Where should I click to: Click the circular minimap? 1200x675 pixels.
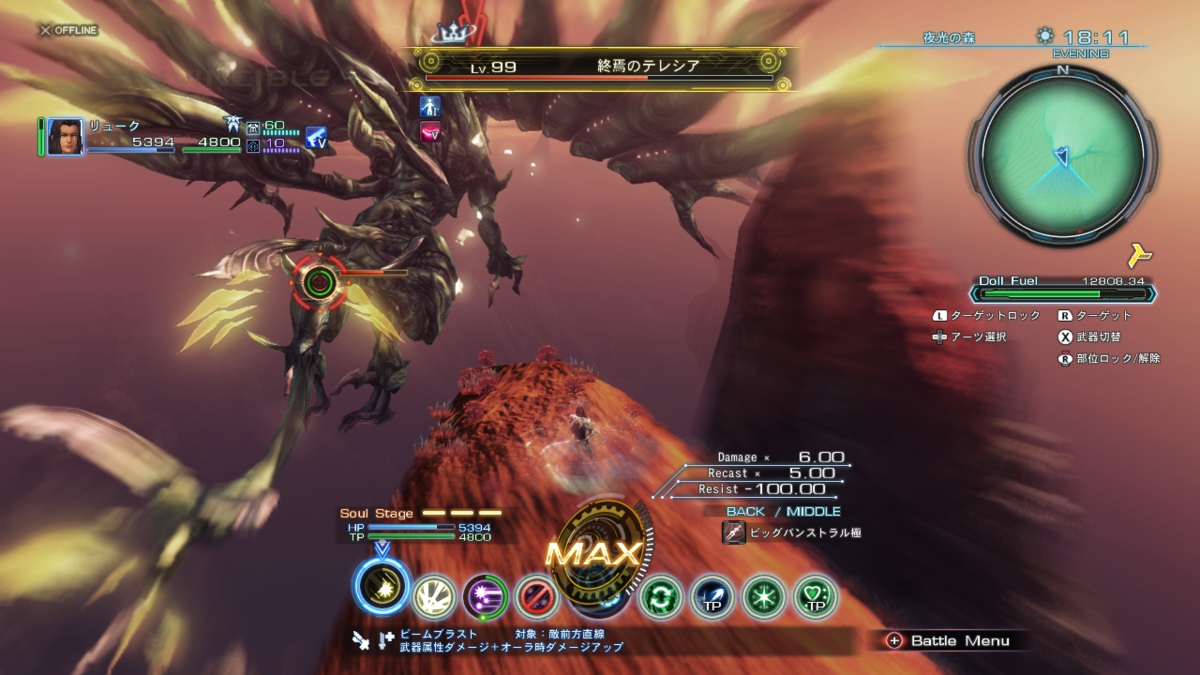point(1062,154)
